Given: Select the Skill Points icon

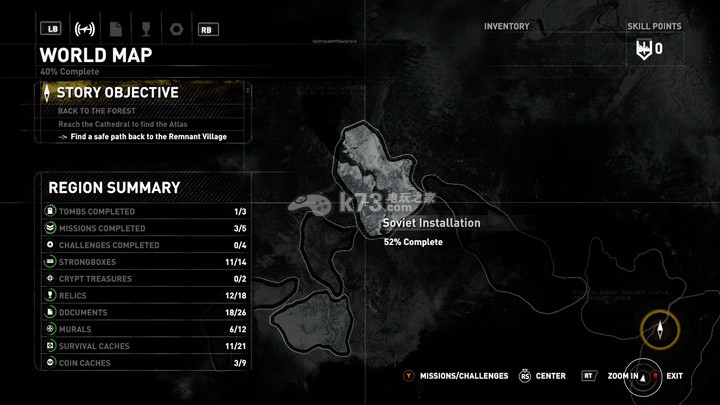Looking at the screenshot, I should [644, 47].
